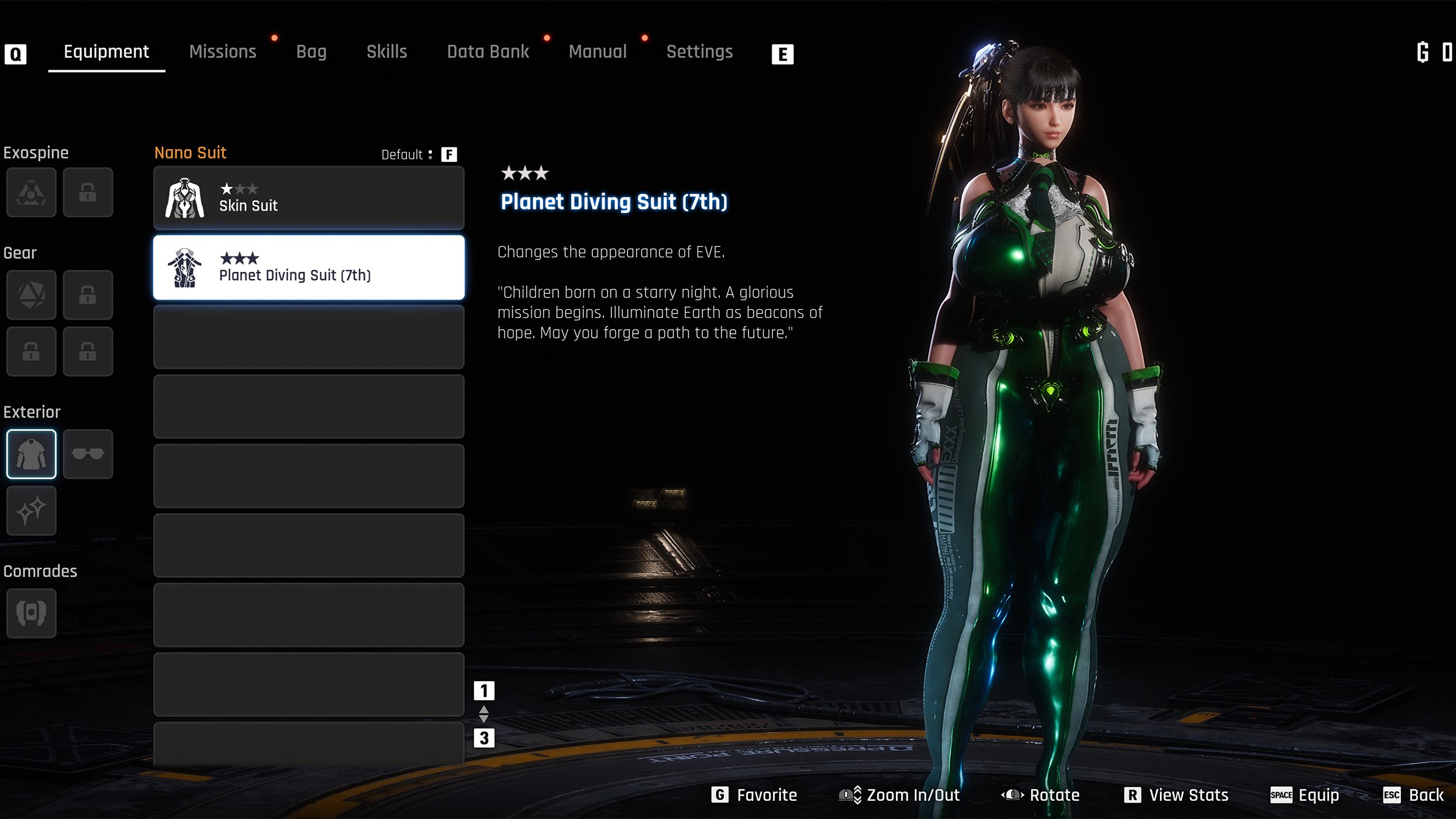Equip the selected nano suit
The height and width of the screenshot is (819, 1456).
point(1305,795)
